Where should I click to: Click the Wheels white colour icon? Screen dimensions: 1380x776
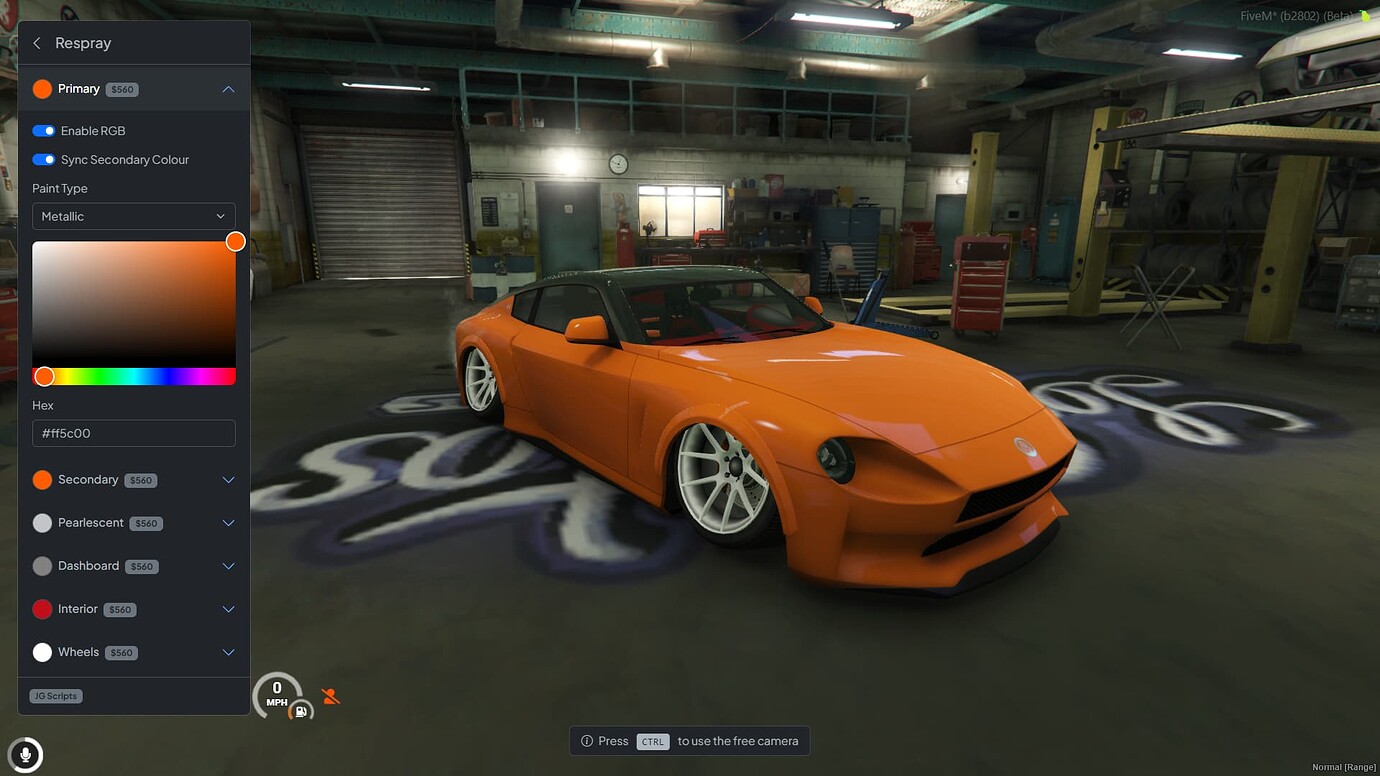(42, 652)
